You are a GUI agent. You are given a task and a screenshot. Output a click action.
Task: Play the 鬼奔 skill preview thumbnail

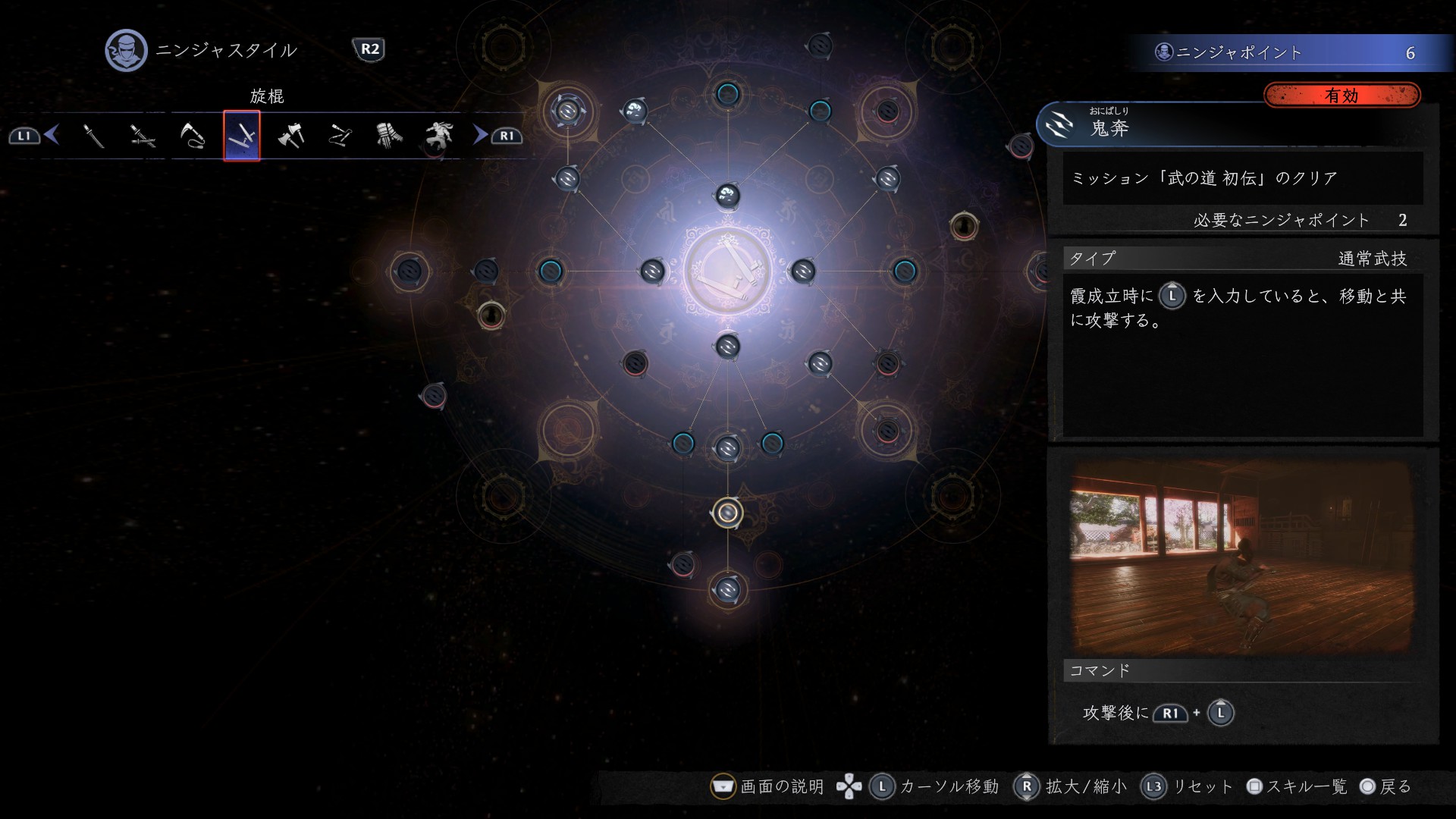tap(1241, 557)
